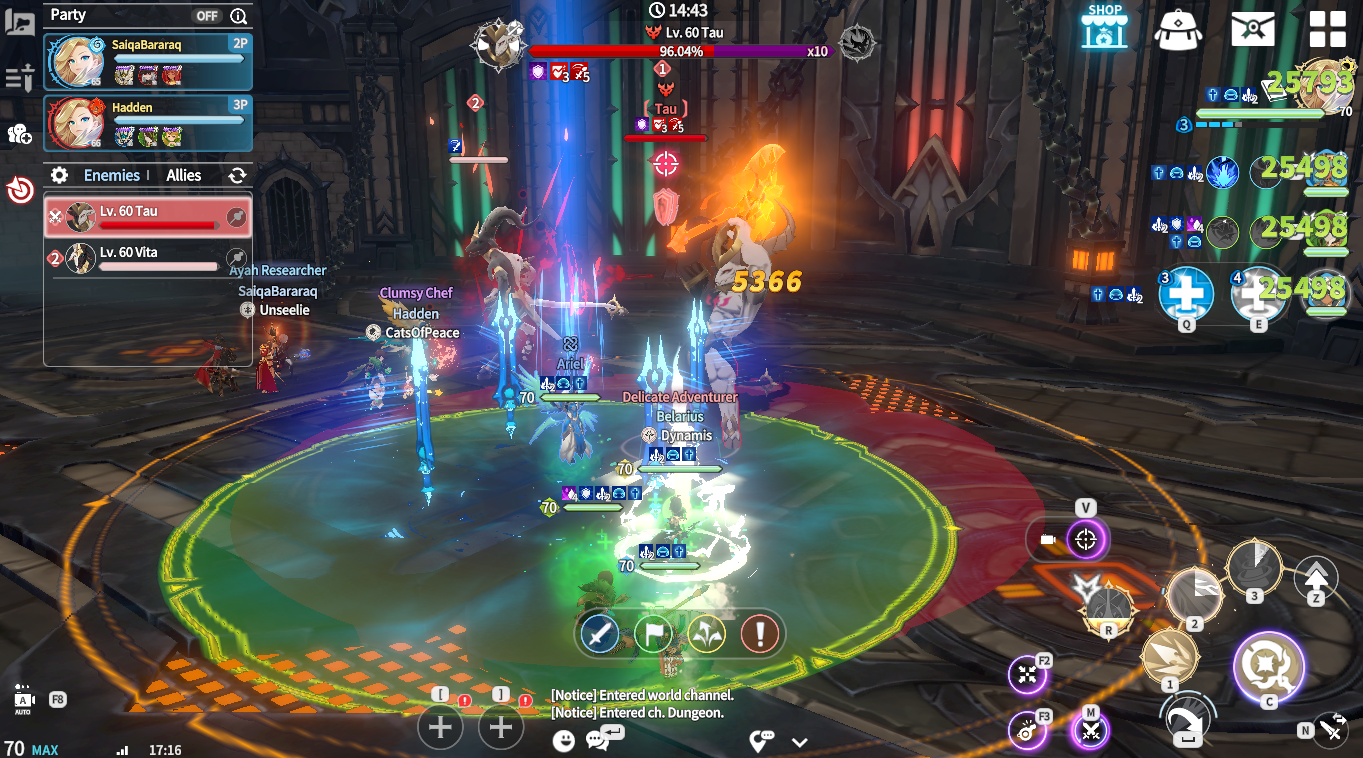Send the sword attack command ping
Image resolution: width=1363 pixels, height=758 pixels.
600,633
